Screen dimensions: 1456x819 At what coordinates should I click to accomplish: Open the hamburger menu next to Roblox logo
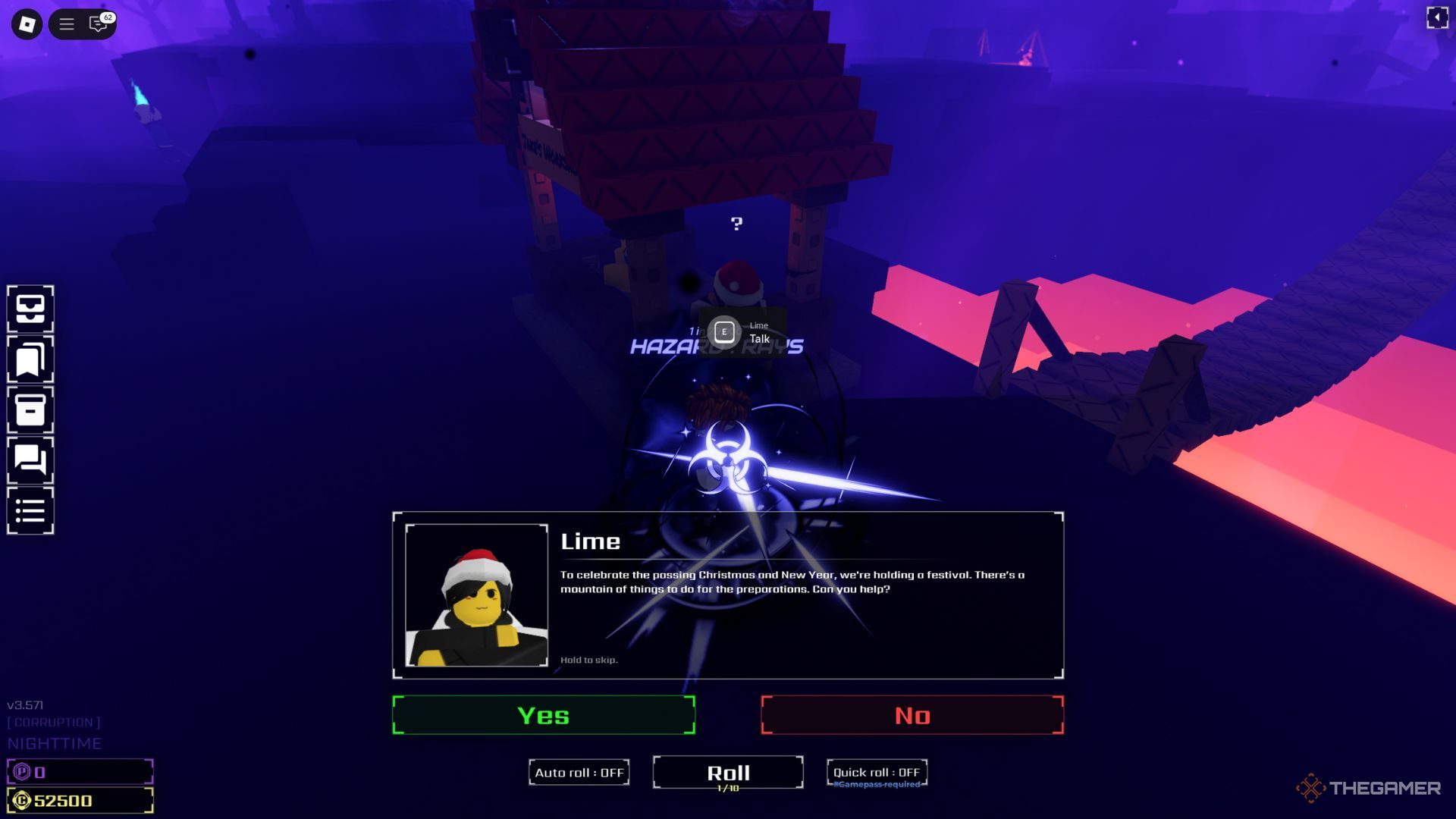click(67, 24)
